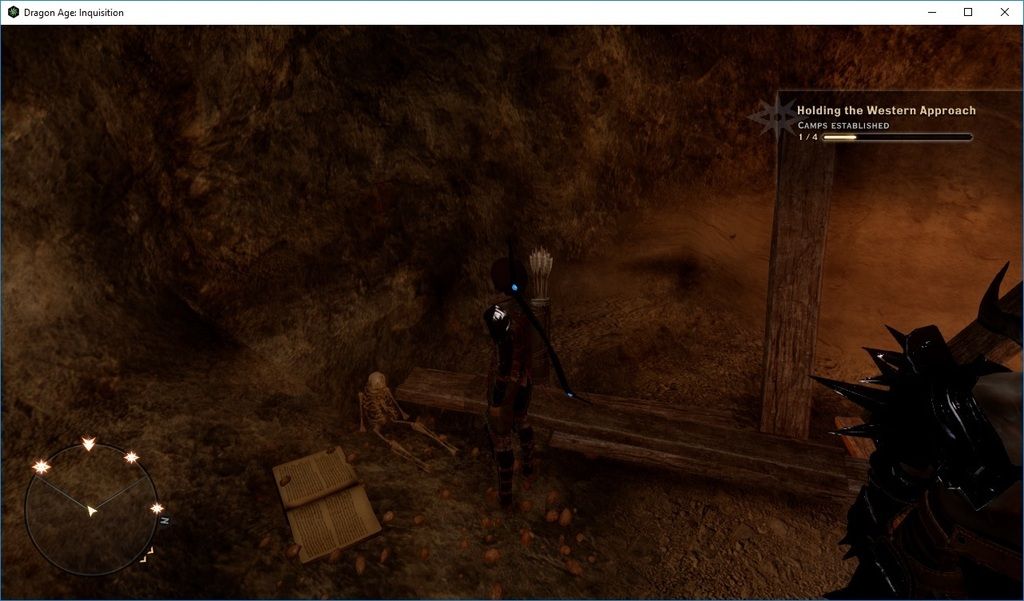Close the Dragon Age: Inquisition window
The width and height of the screenshot is (1024, 601).
(x=1004, y=12)
